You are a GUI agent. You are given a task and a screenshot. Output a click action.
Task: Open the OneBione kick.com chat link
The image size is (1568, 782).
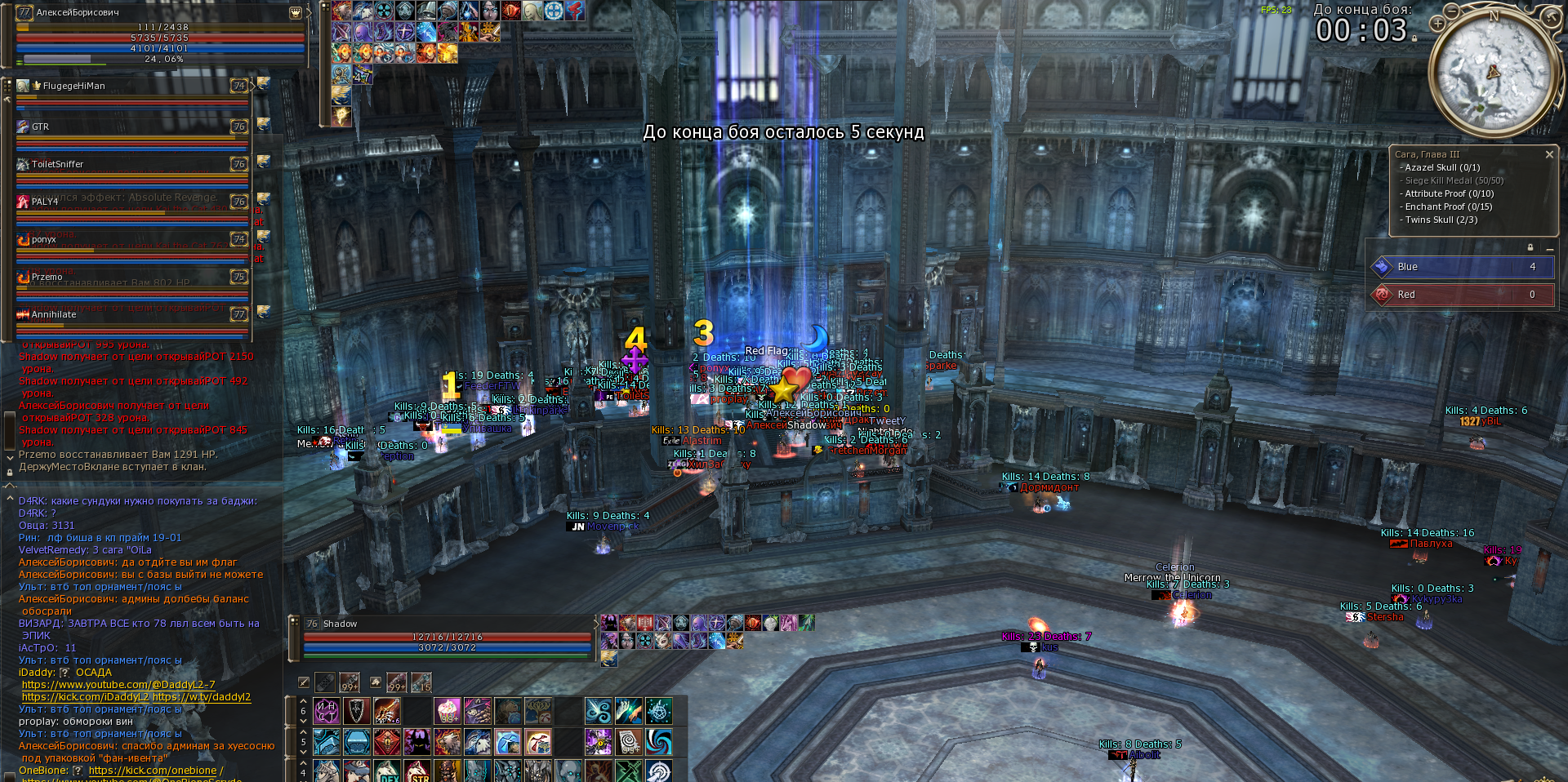tap(153, 771)
